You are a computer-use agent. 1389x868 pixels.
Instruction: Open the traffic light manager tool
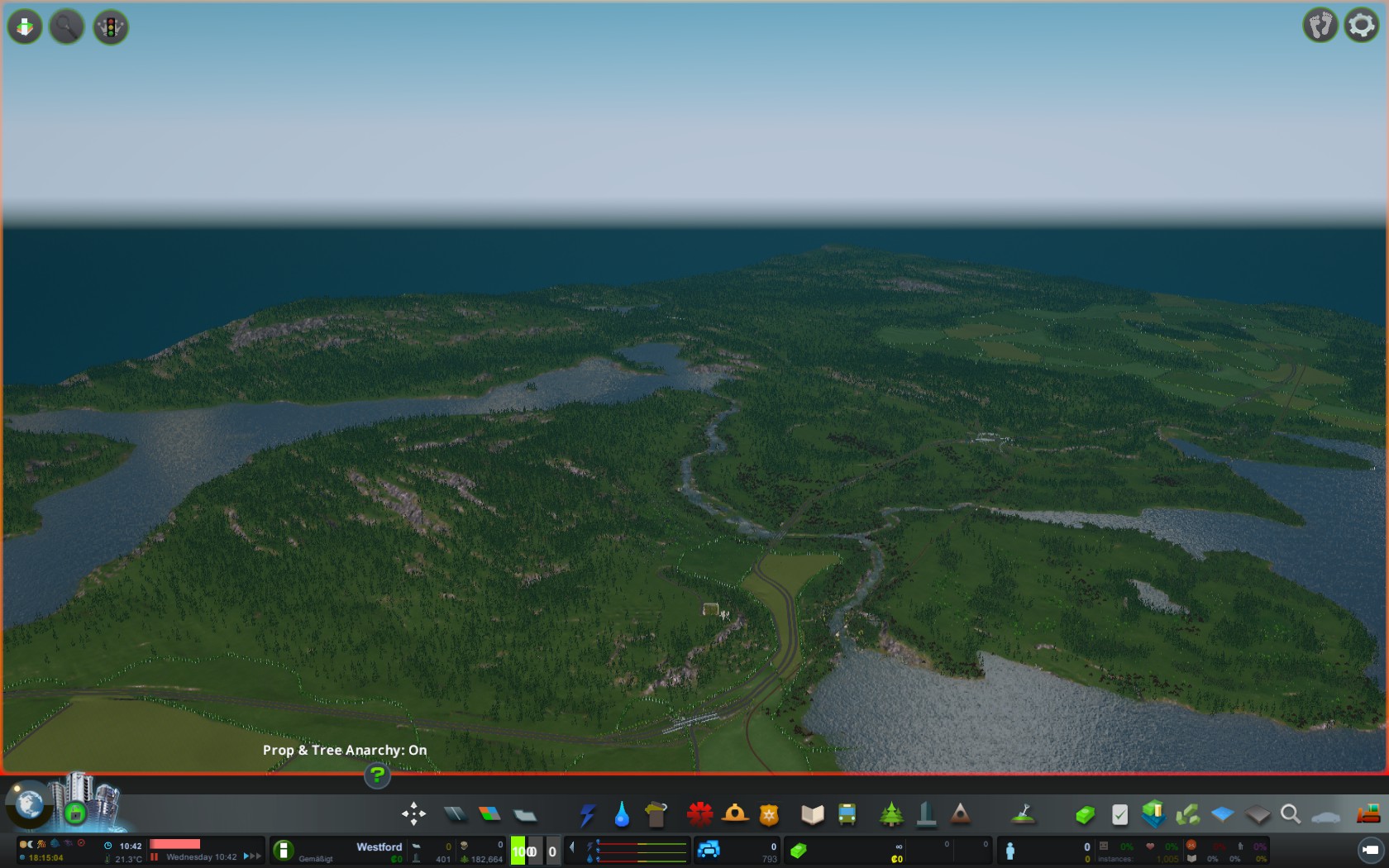pyautogui.click(x=110, y=27)
